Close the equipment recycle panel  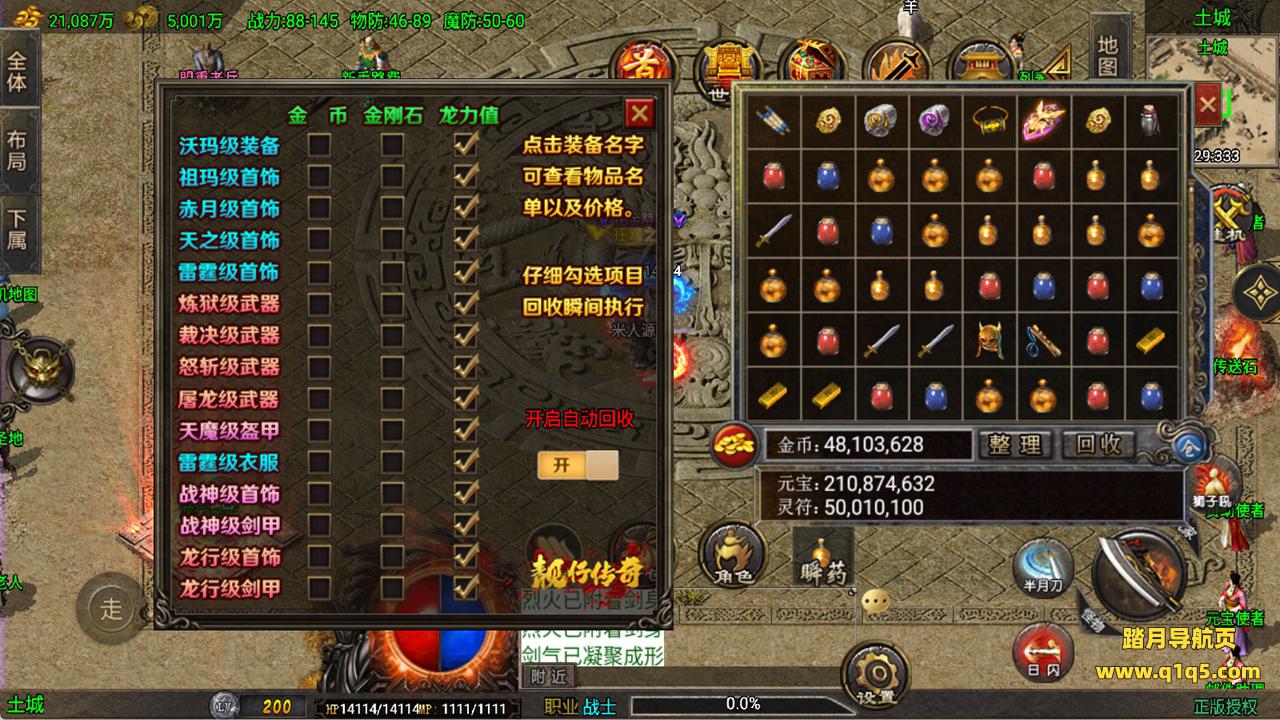coord(639,113)
